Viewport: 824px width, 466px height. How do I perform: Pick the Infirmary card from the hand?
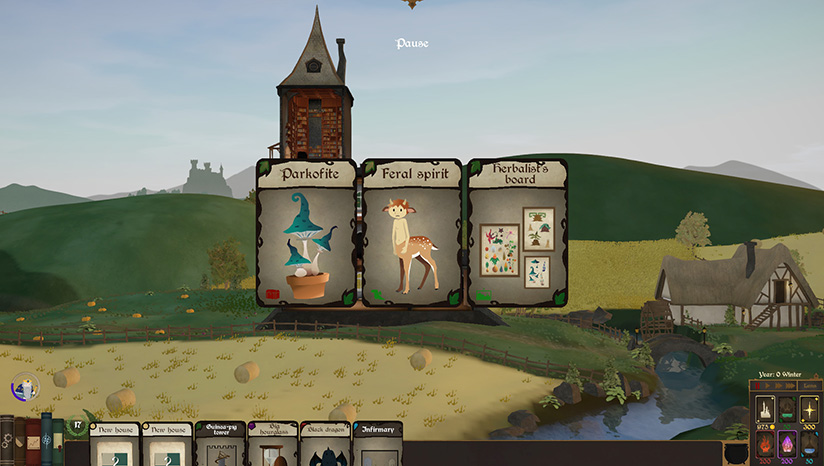click(378, 446)
